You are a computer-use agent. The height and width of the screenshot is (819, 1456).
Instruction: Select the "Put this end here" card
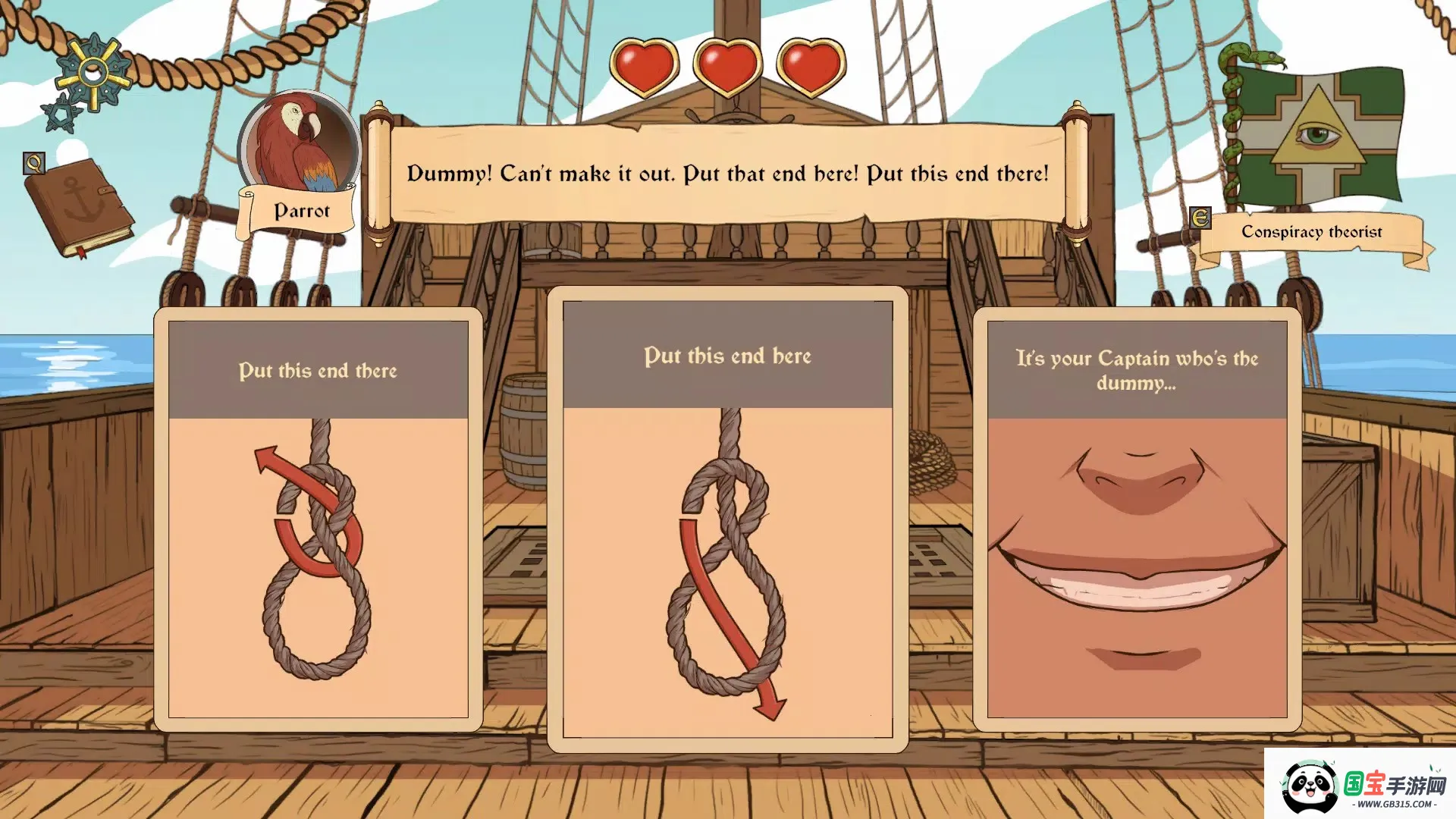click(727, 519)
